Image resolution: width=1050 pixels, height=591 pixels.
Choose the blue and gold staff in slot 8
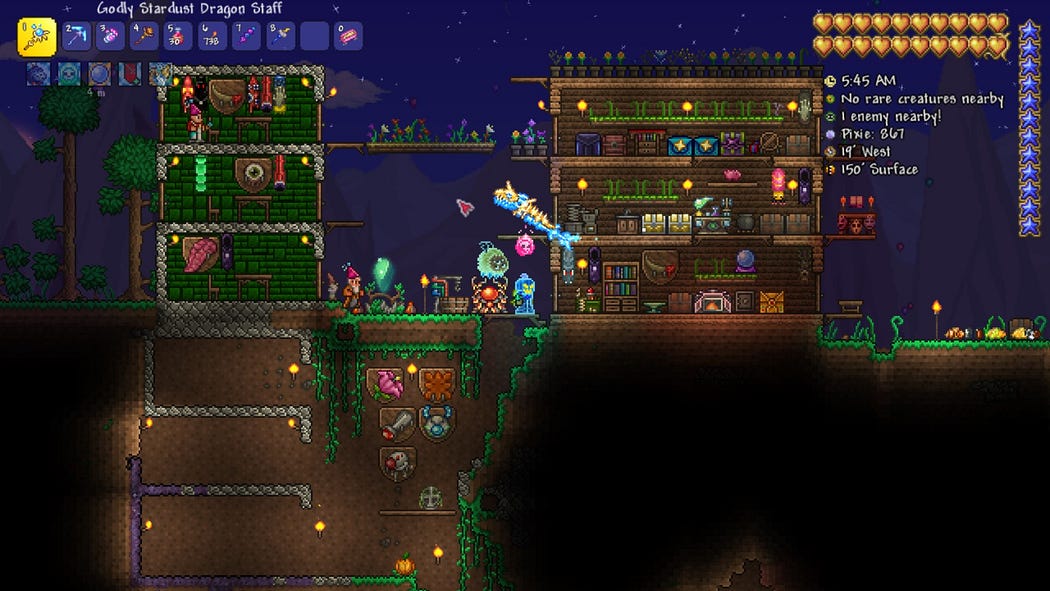tap(280, 37)
